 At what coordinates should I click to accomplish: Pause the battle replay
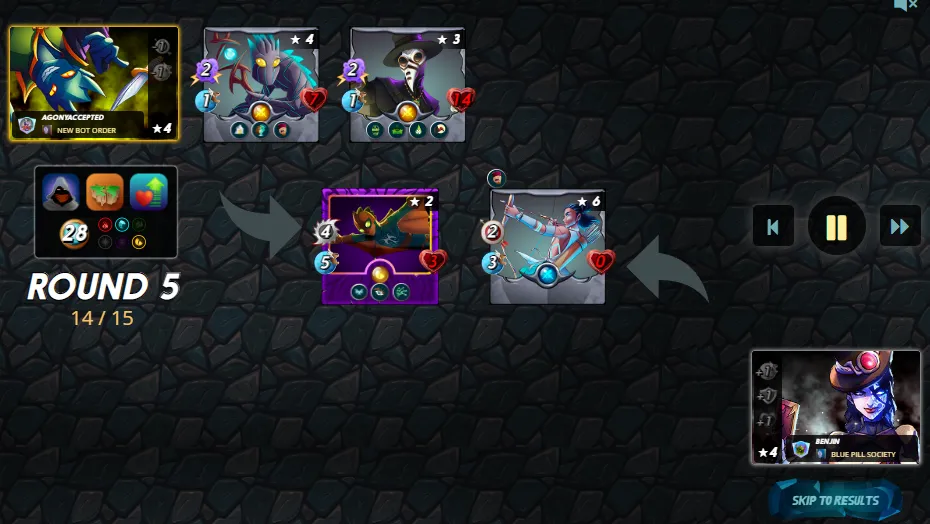[x=836, y=226]
